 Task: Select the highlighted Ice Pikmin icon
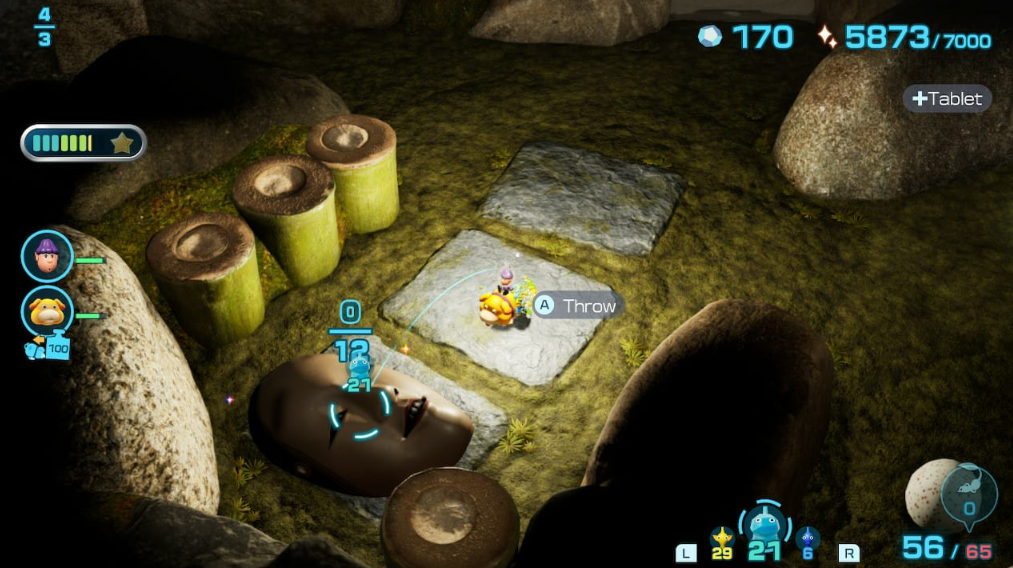pyautogui.click(x=765, y=525)
